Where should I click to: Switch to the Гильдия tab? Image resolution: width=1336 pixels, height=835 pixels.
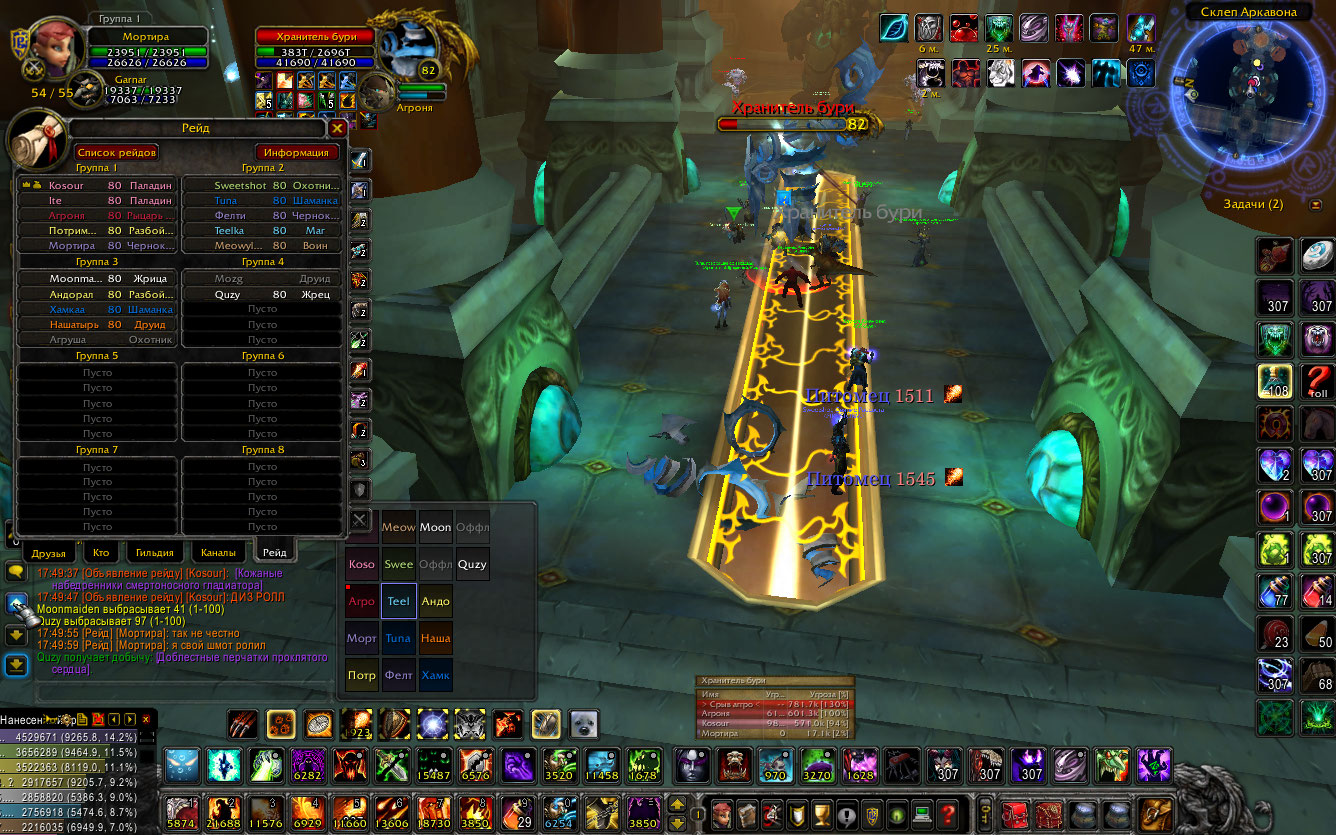pyautogui.click(x=155, y=552)
